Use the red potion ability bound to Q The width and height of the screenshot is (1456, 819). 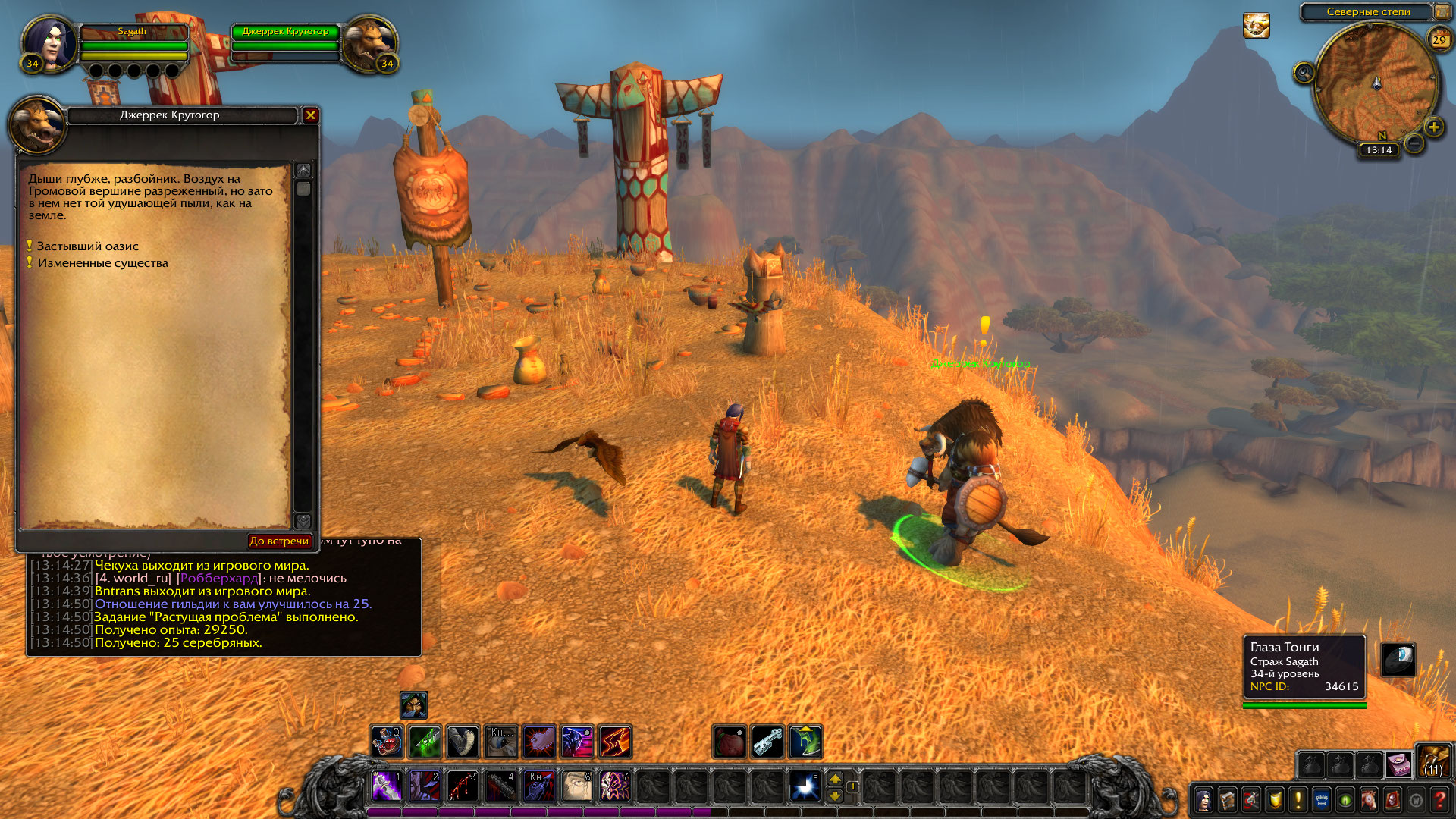pyautogui.click(x=386, y=742)
